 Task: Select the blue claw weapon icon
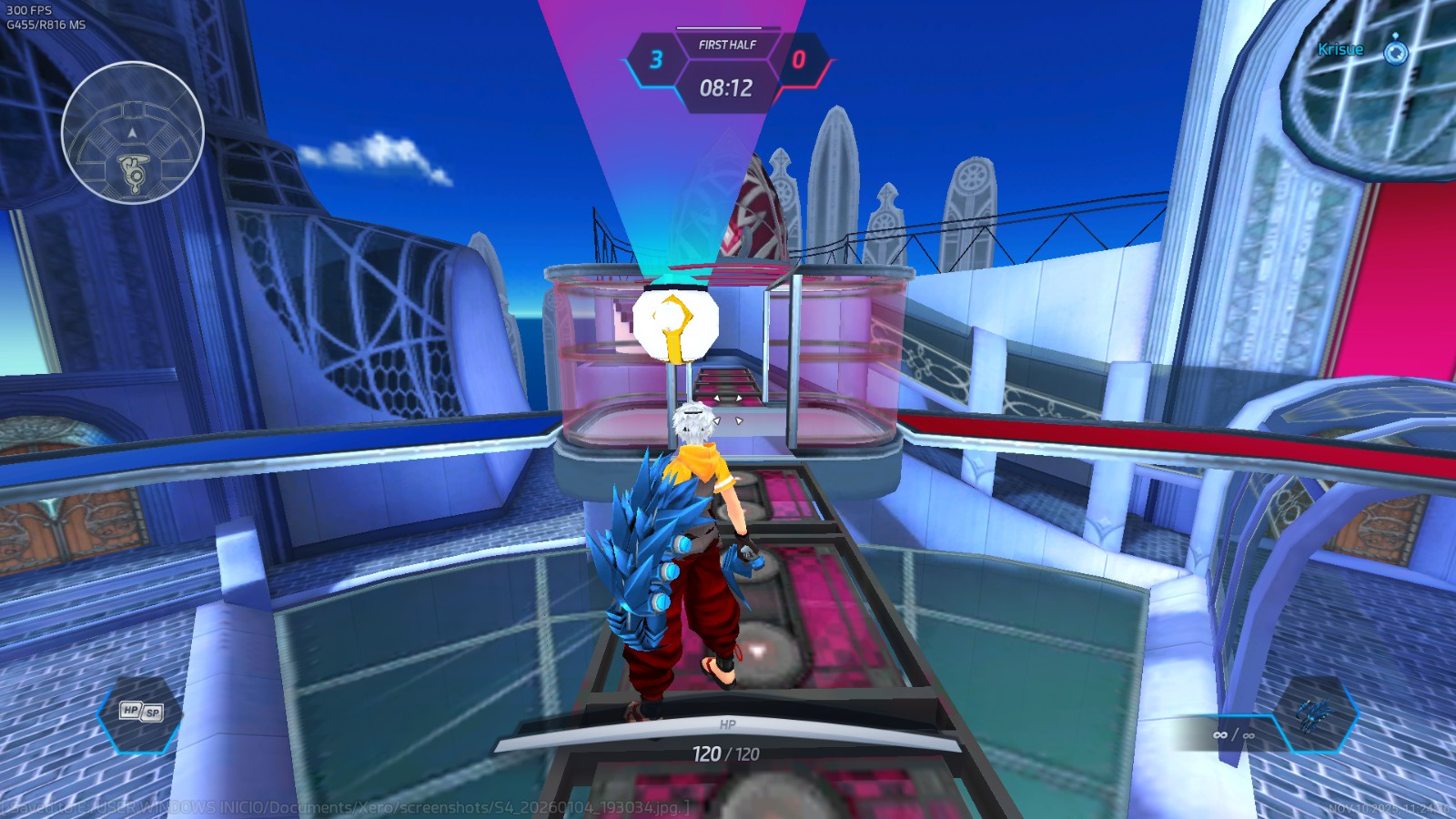click(x=1314, y=713)
